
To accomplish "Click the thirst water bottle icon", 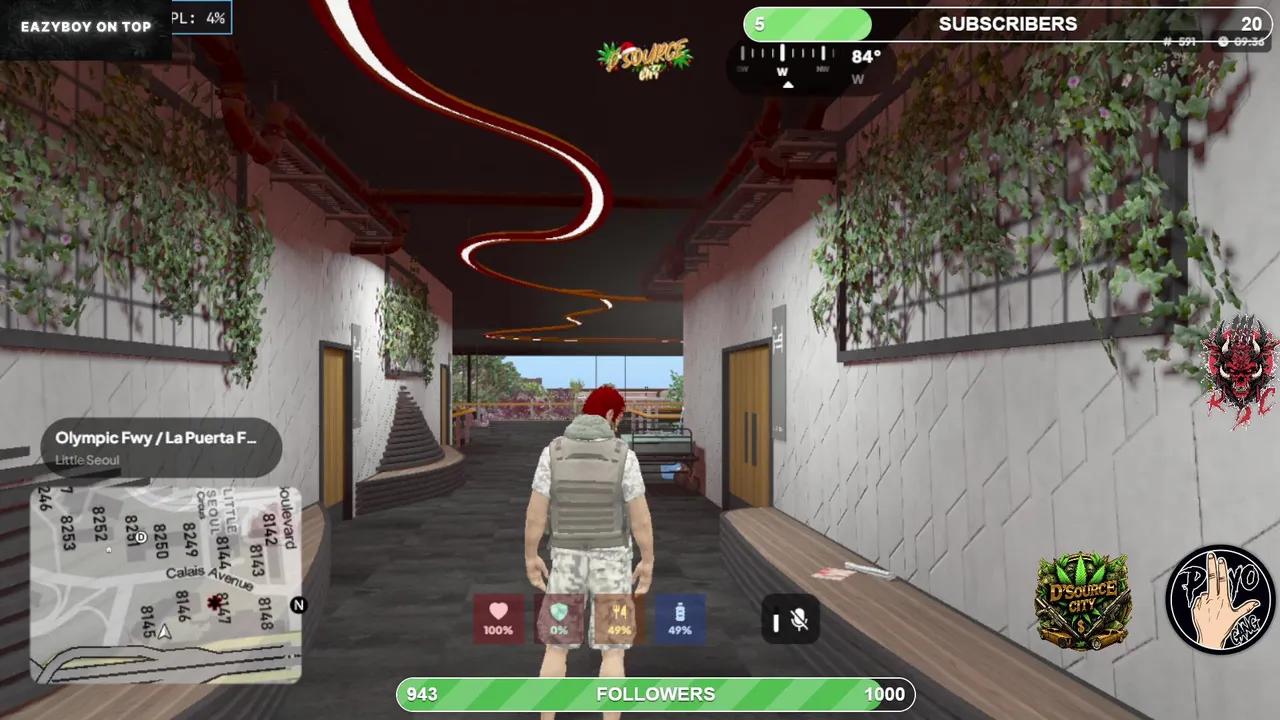I will [x=678, y=620].
